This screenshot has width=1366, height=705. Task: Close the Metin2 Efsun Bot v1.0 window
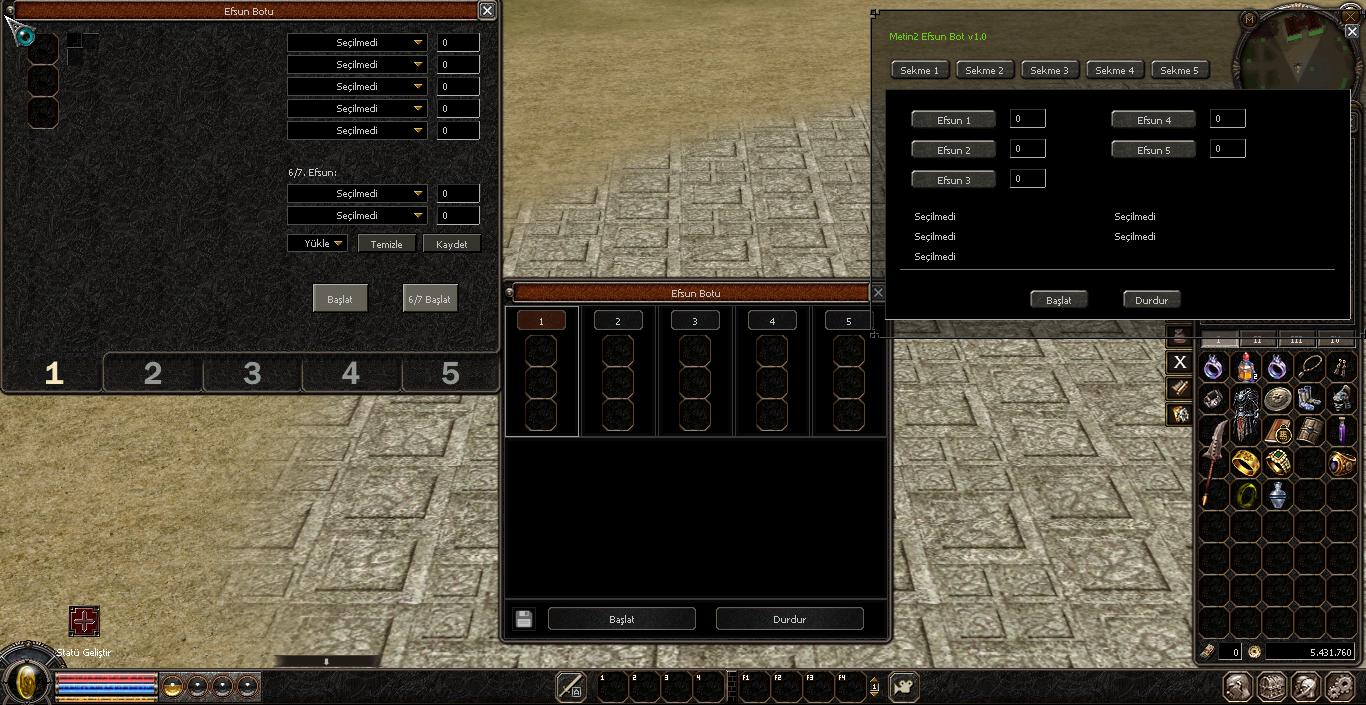point(1351,31)
